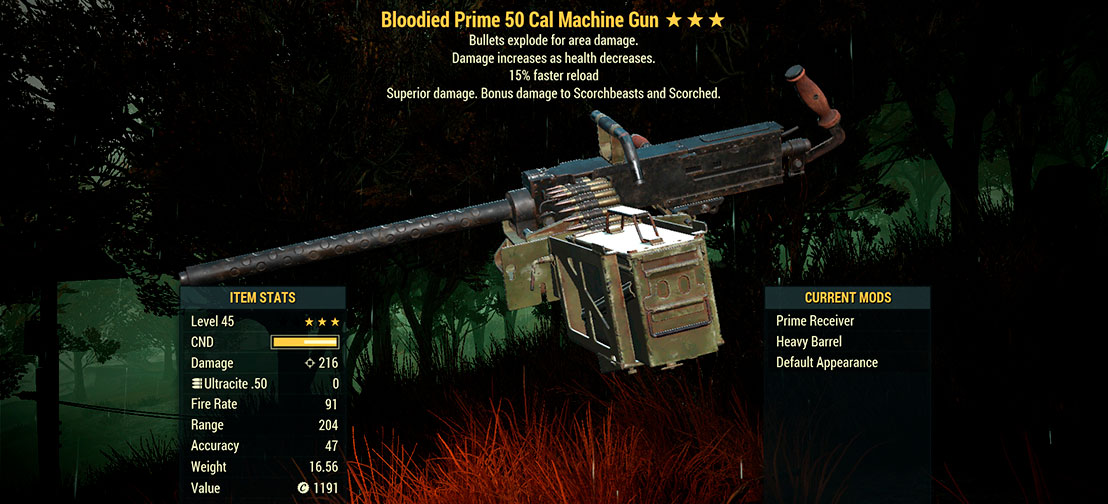Choose the Heavy Barrel mod row
The width and height of the screenshot is (1108, 504).
point(809,342)
